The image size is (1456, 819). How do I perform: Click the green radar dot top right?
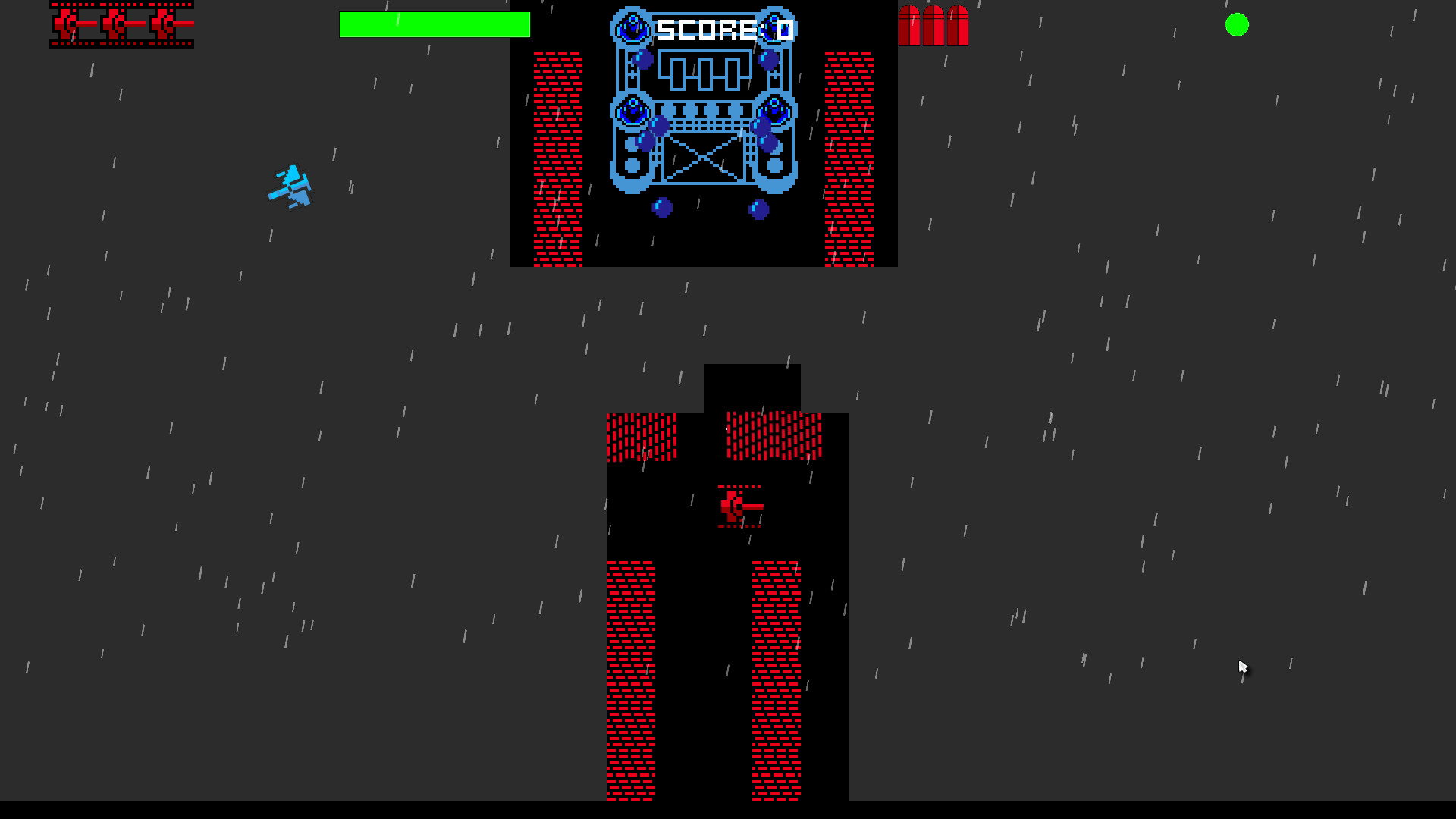click(x=1238, y=25)
